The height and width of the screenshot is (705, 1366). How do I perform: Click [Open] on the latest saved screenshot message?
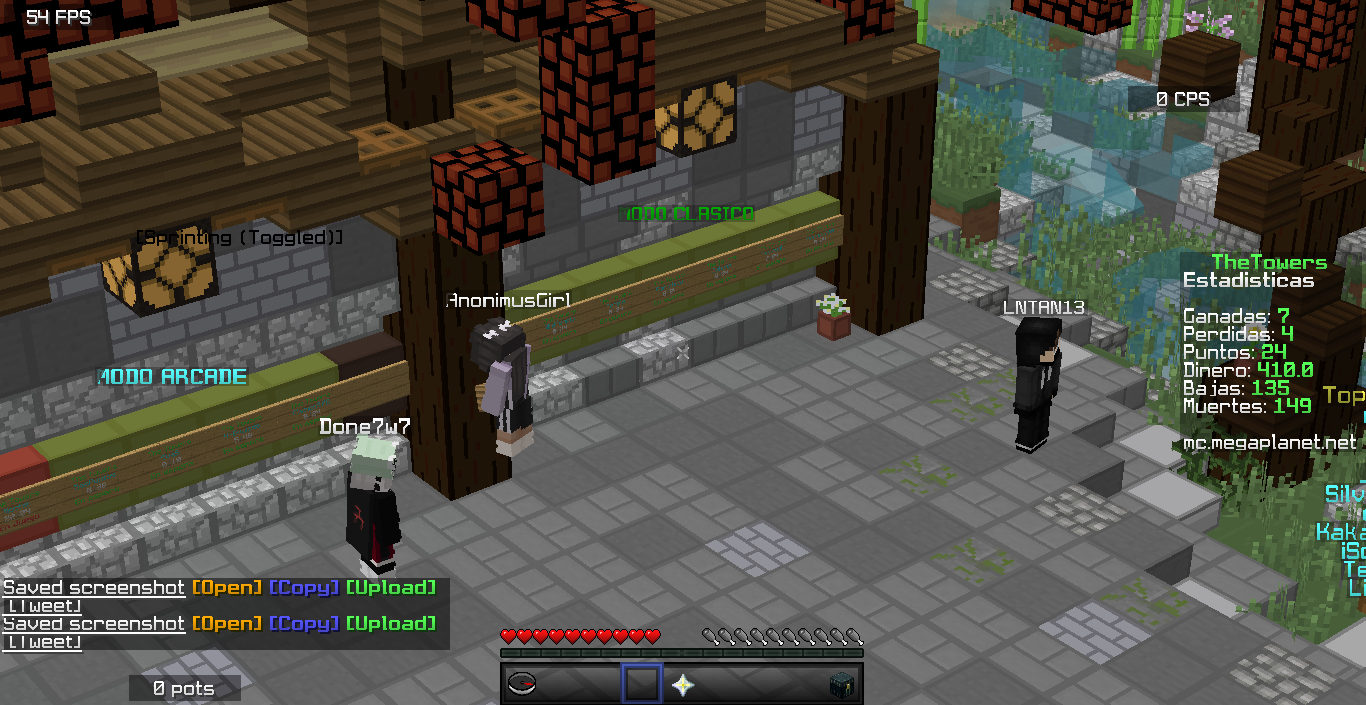pos(227,624)
